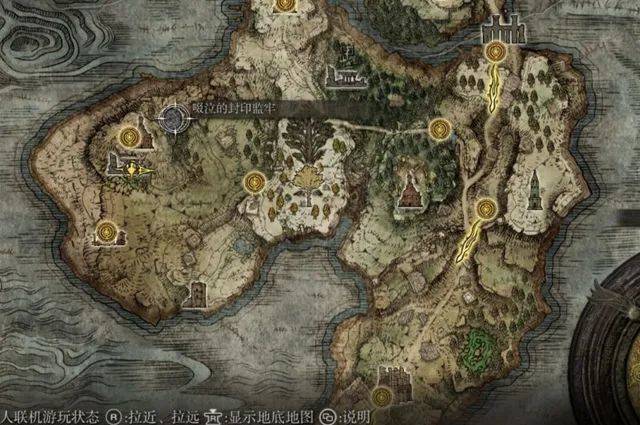
Task: Select the grace marker below the castle icon
Action: (493, 53)
